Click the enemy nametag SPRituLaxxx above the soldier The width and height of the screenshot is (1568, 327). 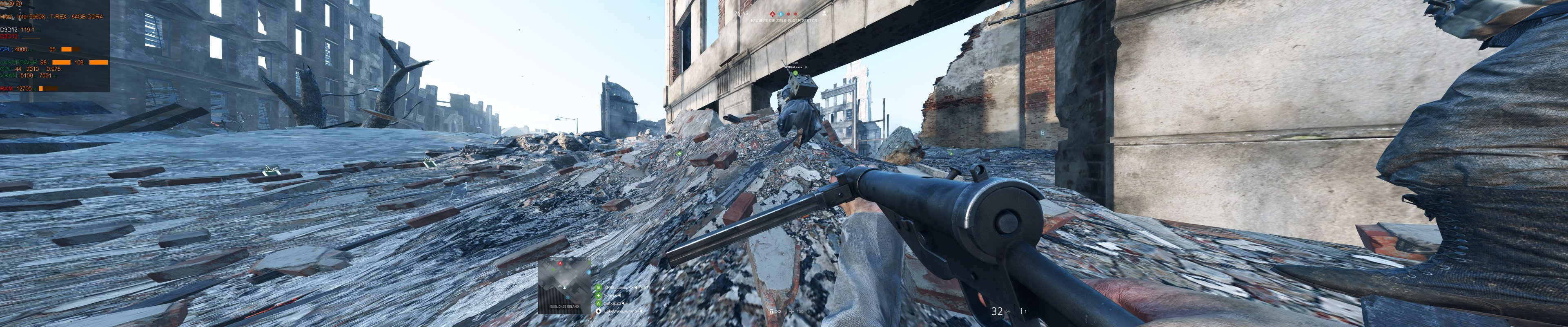[x=793, y=67]
